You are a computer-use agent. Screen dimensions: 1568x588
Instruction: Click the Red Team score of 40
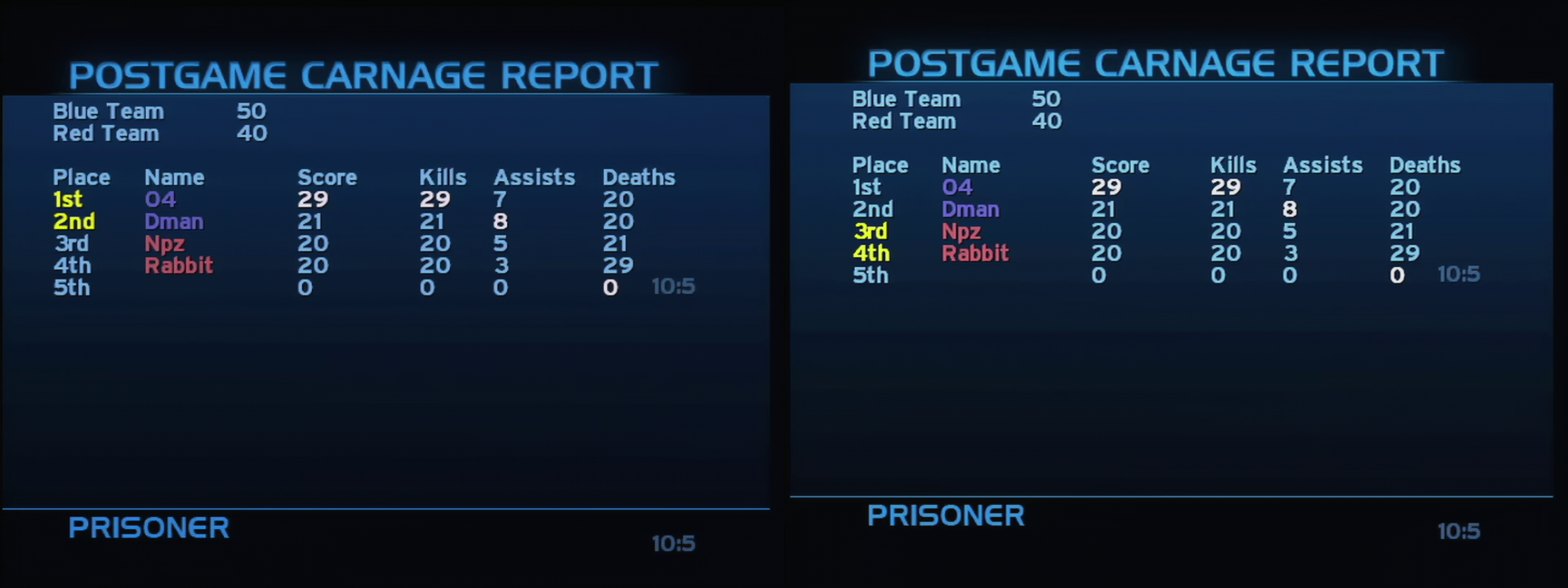pos(253,134)
